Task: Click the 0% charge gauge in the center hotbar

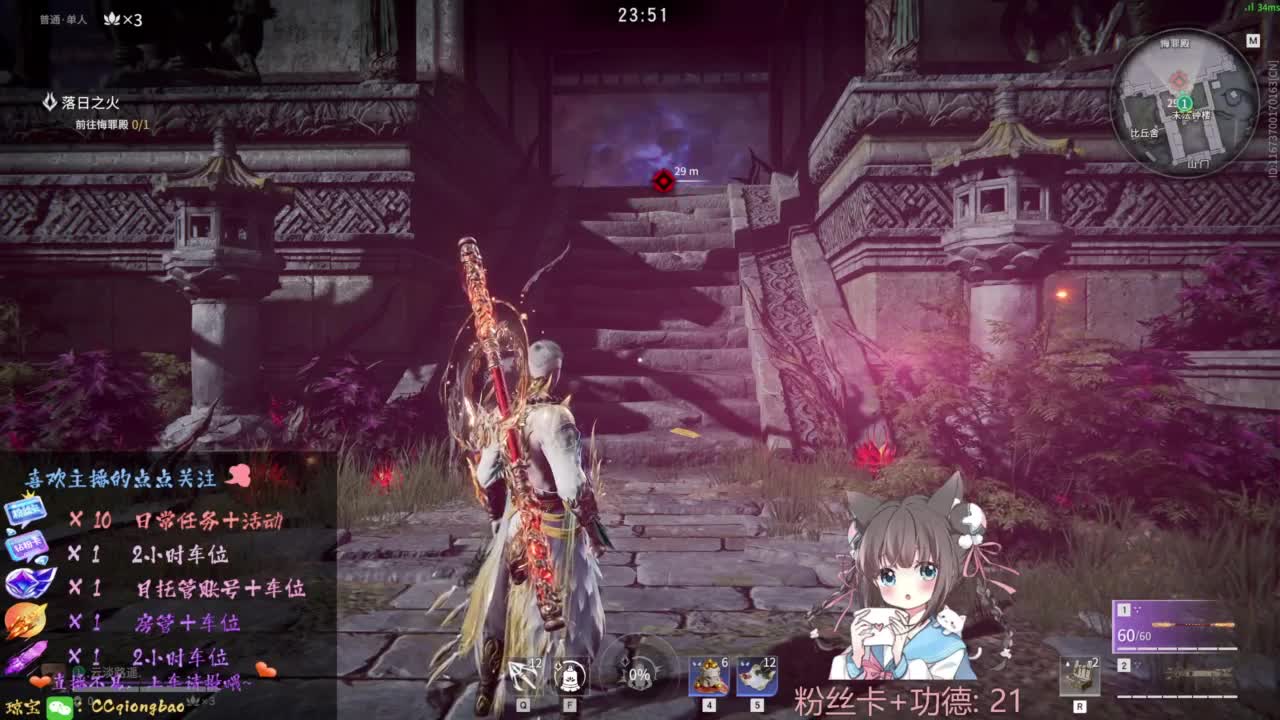Action: [638, 675]
